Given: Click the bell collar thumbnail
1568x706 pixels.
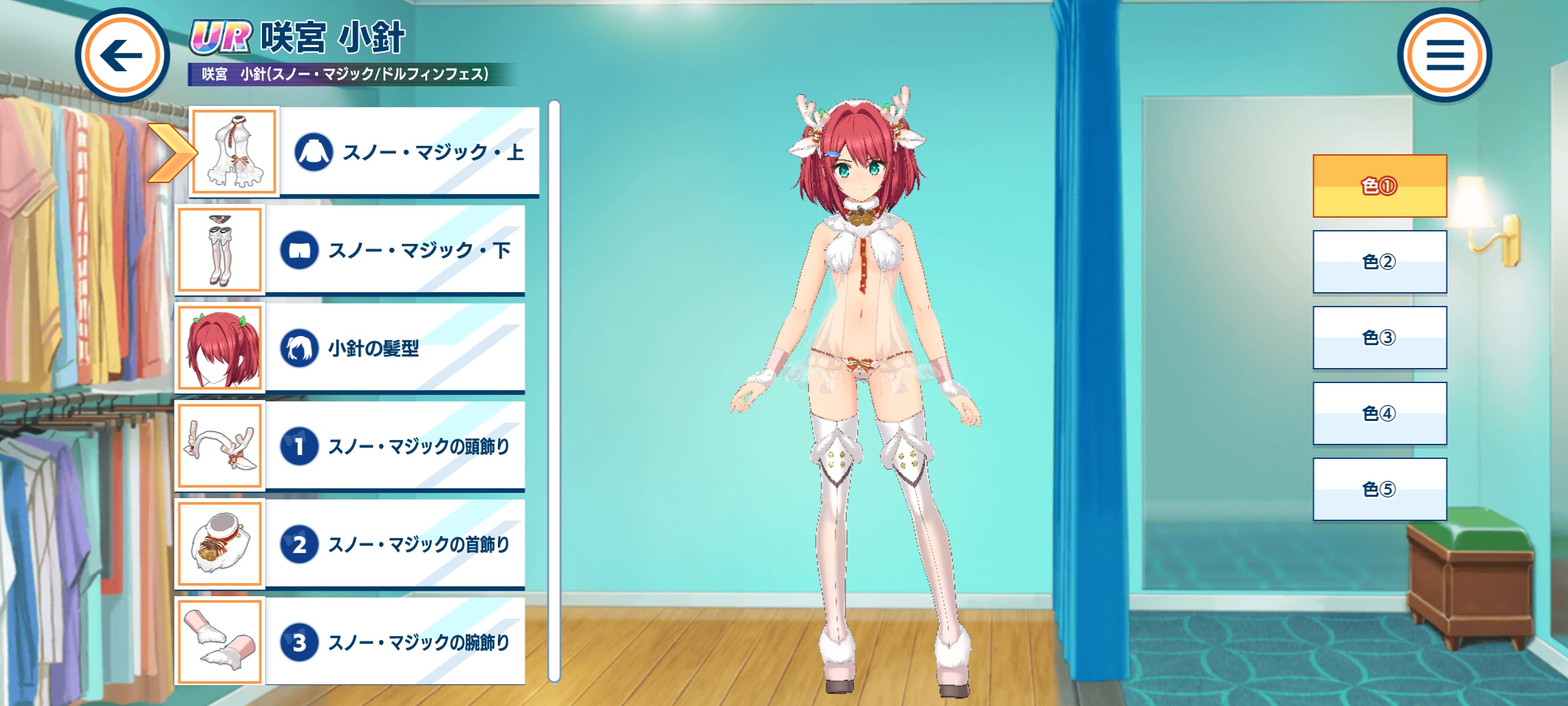Looking at the screenshot, I should pyautogui.click(x=220, y=544).
